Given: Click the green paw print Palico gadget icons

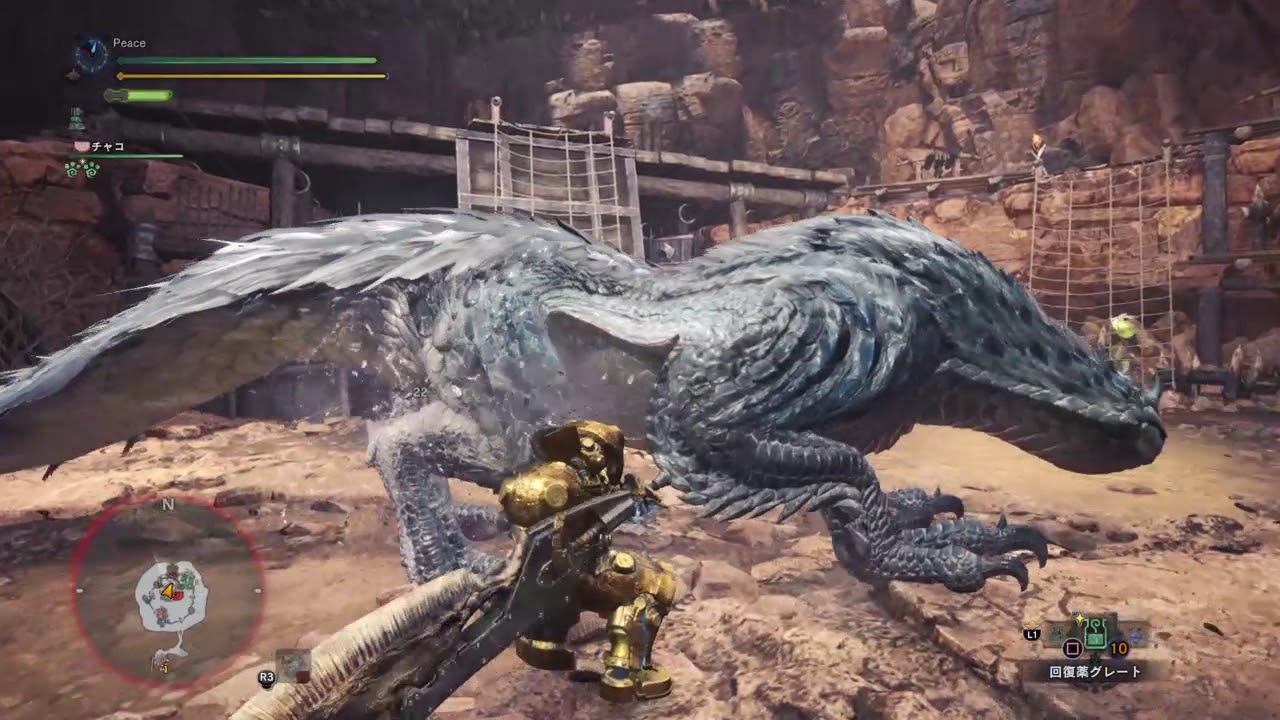Looking at the screenshot, I should coord(82,169).
